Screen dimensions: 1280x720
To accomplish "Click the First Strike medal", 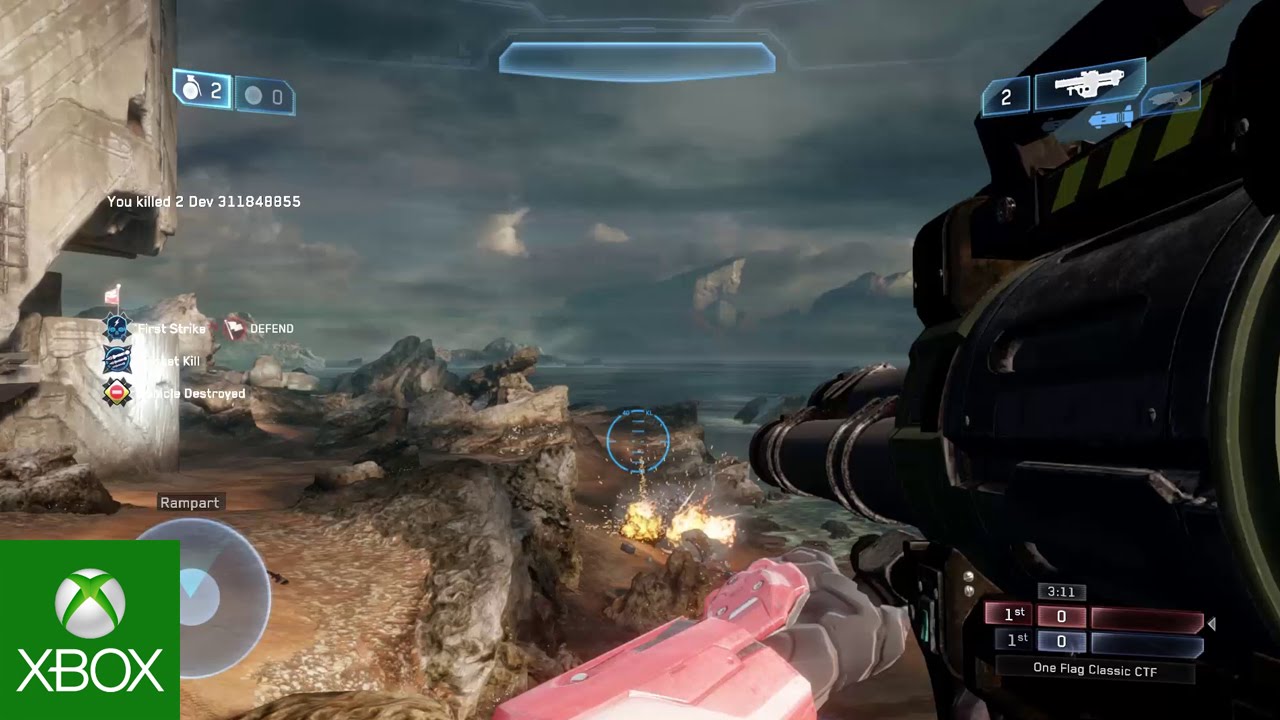I will tap(118, 328).
